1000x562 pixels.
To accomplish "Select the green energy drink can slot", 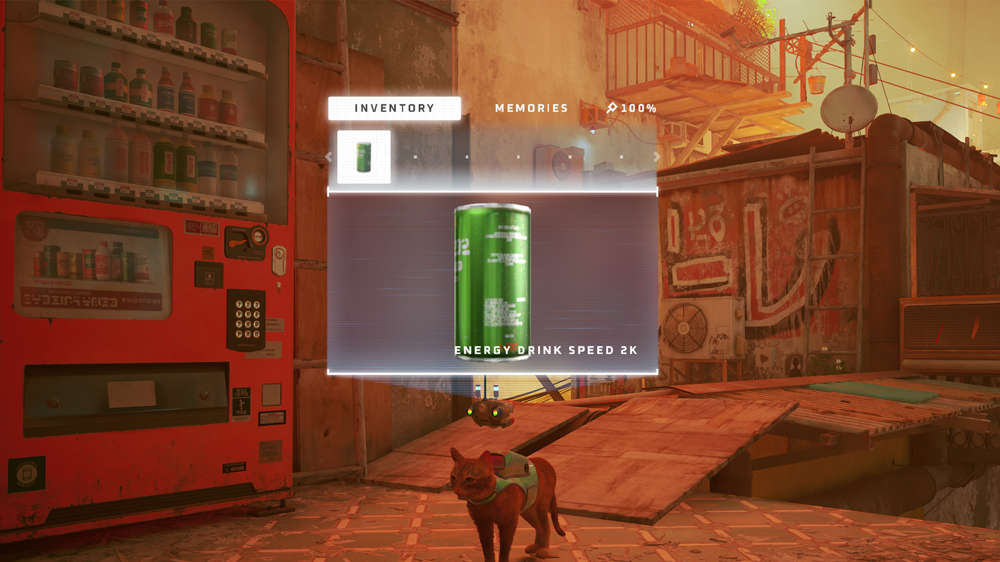I will click(364, 157).
